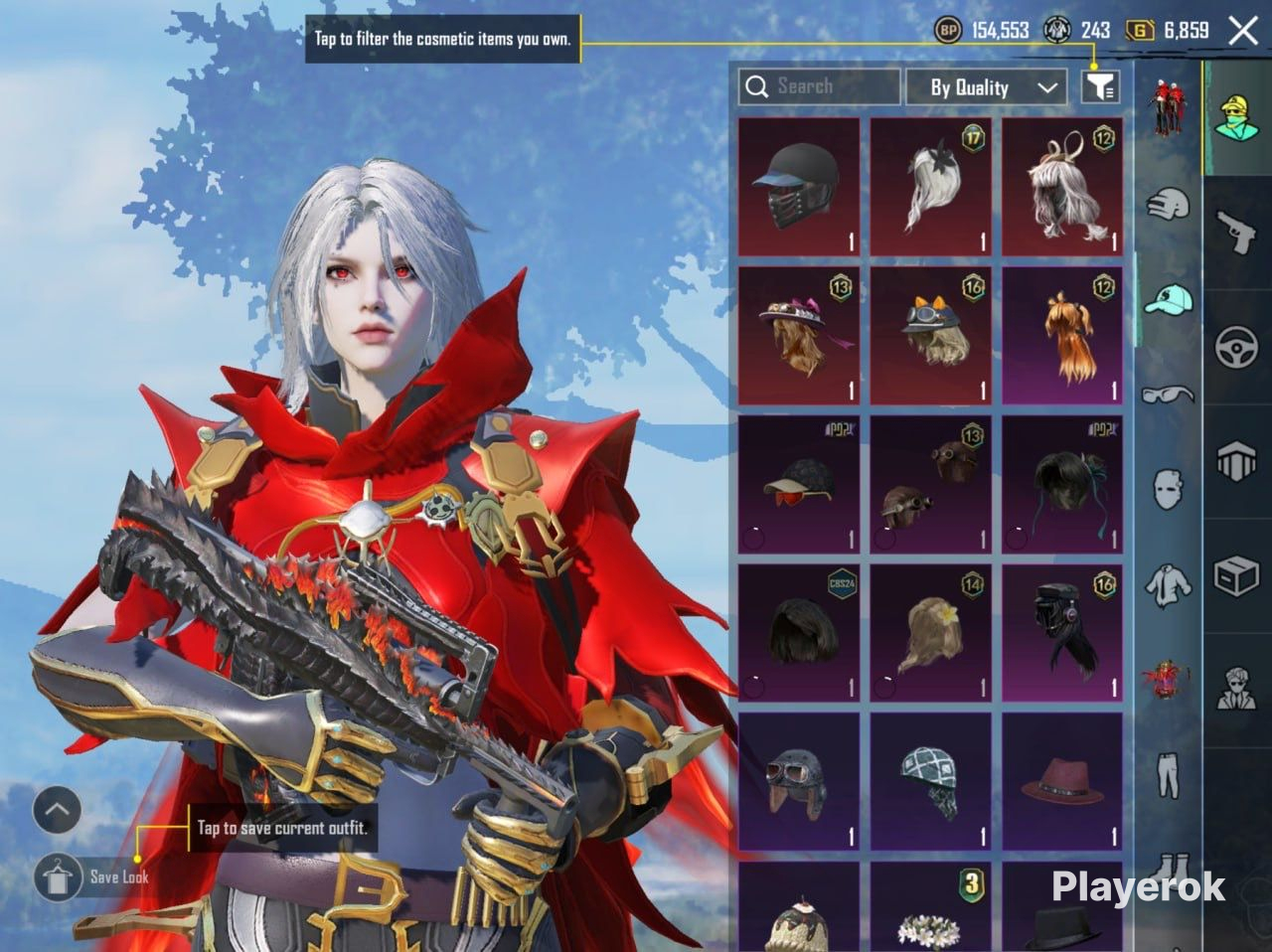Show the pants category
The image size is (1272, 952).
point(1169,775)
